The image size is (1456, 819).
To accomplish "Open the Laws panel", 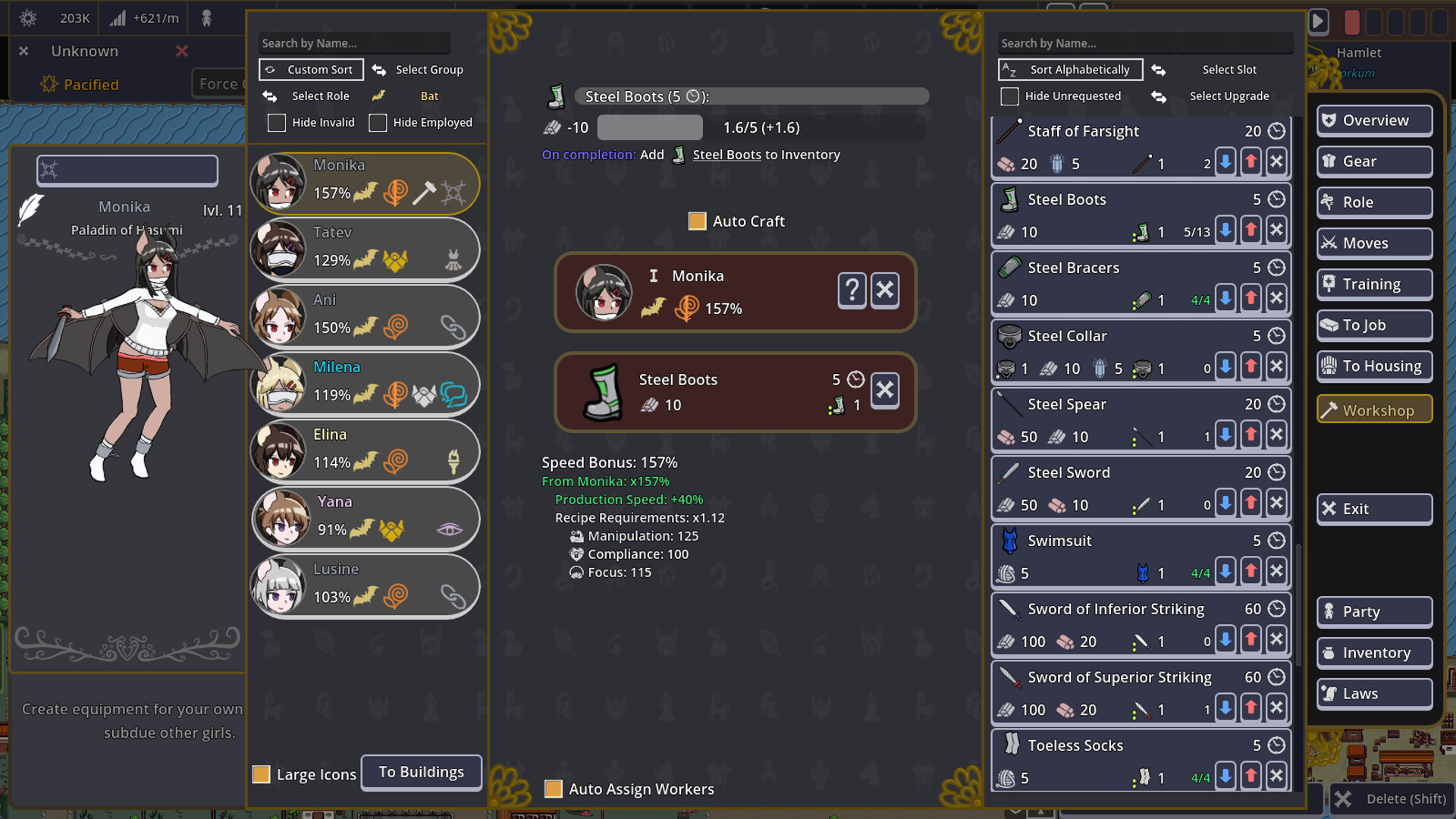I will click(1373, 693).
